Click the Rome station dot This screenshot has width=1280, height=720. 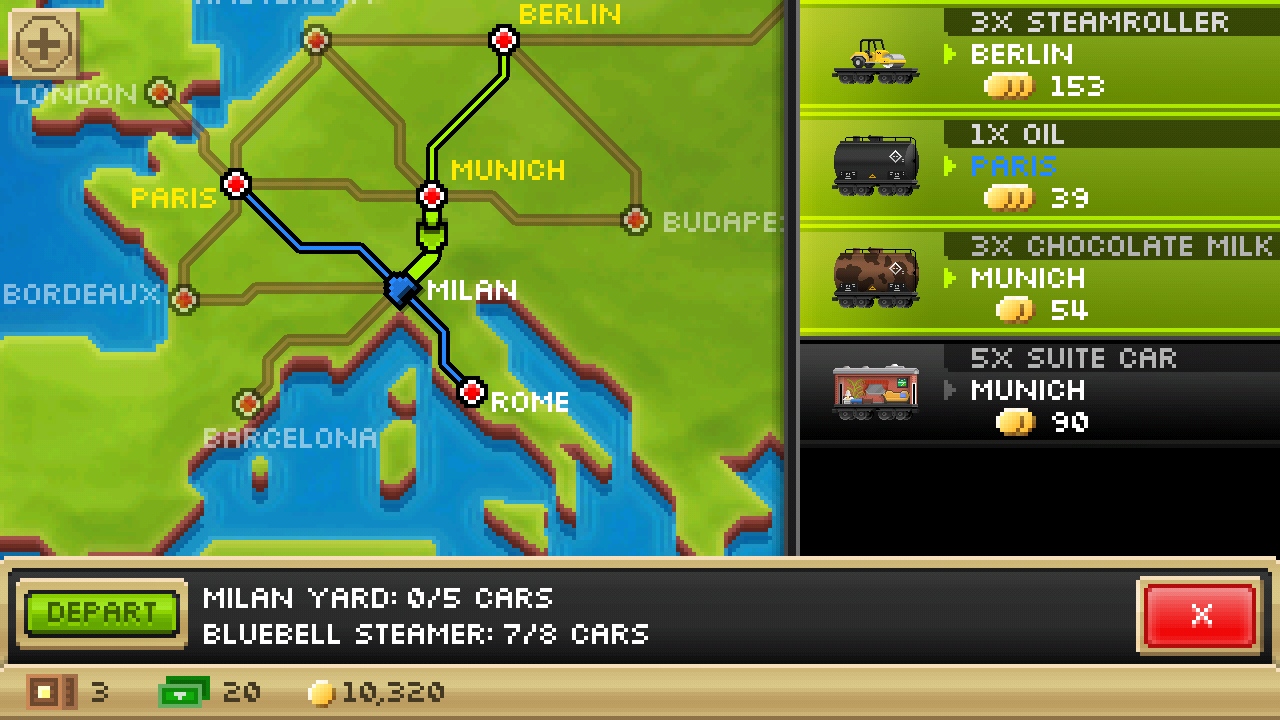[472, 392]
